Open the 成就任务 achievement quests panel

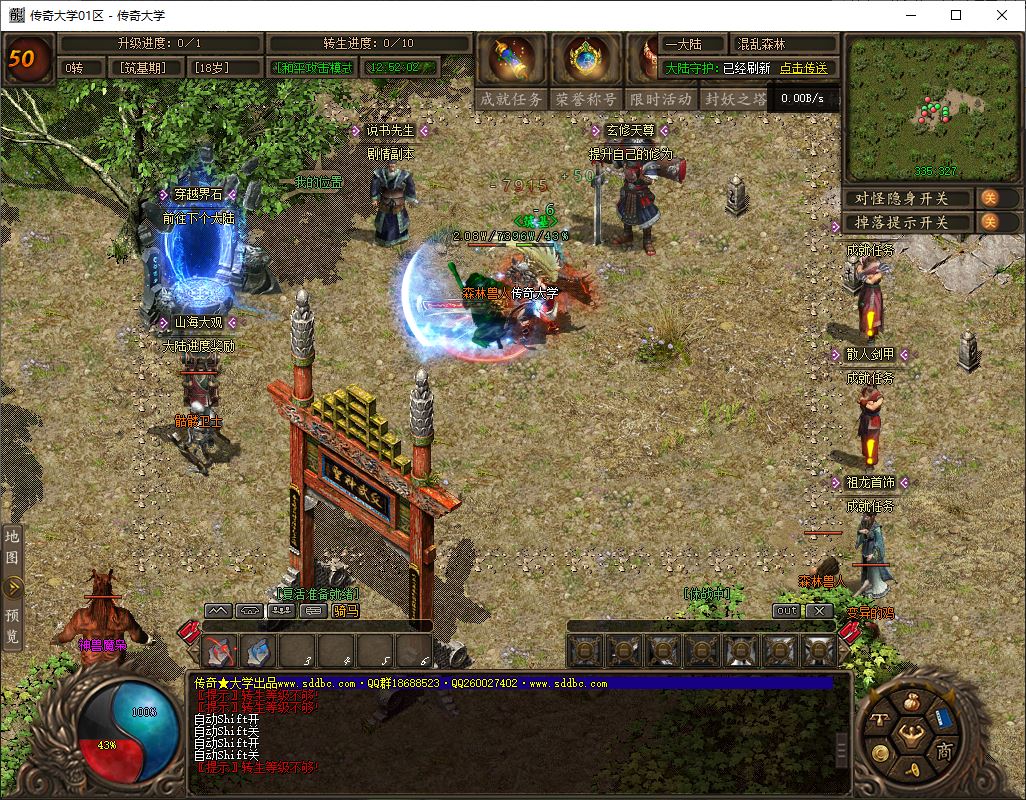[512, 99]
